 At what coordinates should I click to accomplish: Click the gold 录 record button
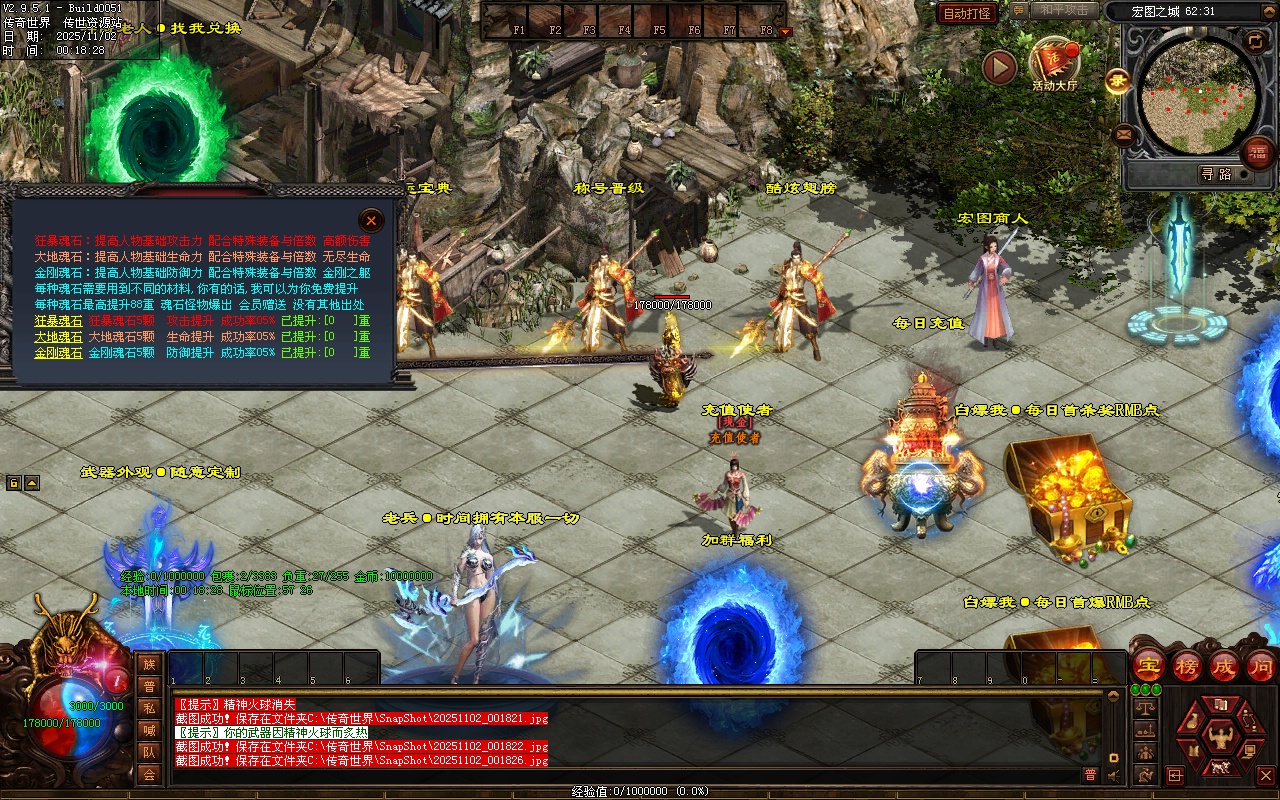point(1117,81)
